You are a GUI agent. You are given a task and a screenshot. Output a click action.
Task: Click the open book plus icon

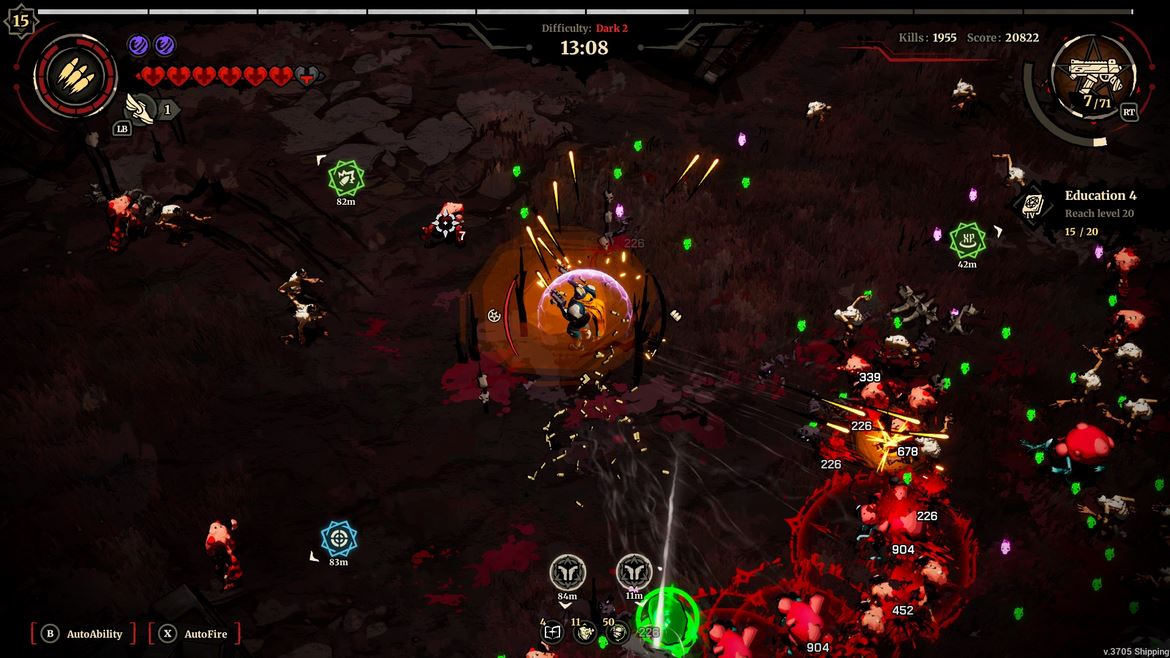pos(552,632)
